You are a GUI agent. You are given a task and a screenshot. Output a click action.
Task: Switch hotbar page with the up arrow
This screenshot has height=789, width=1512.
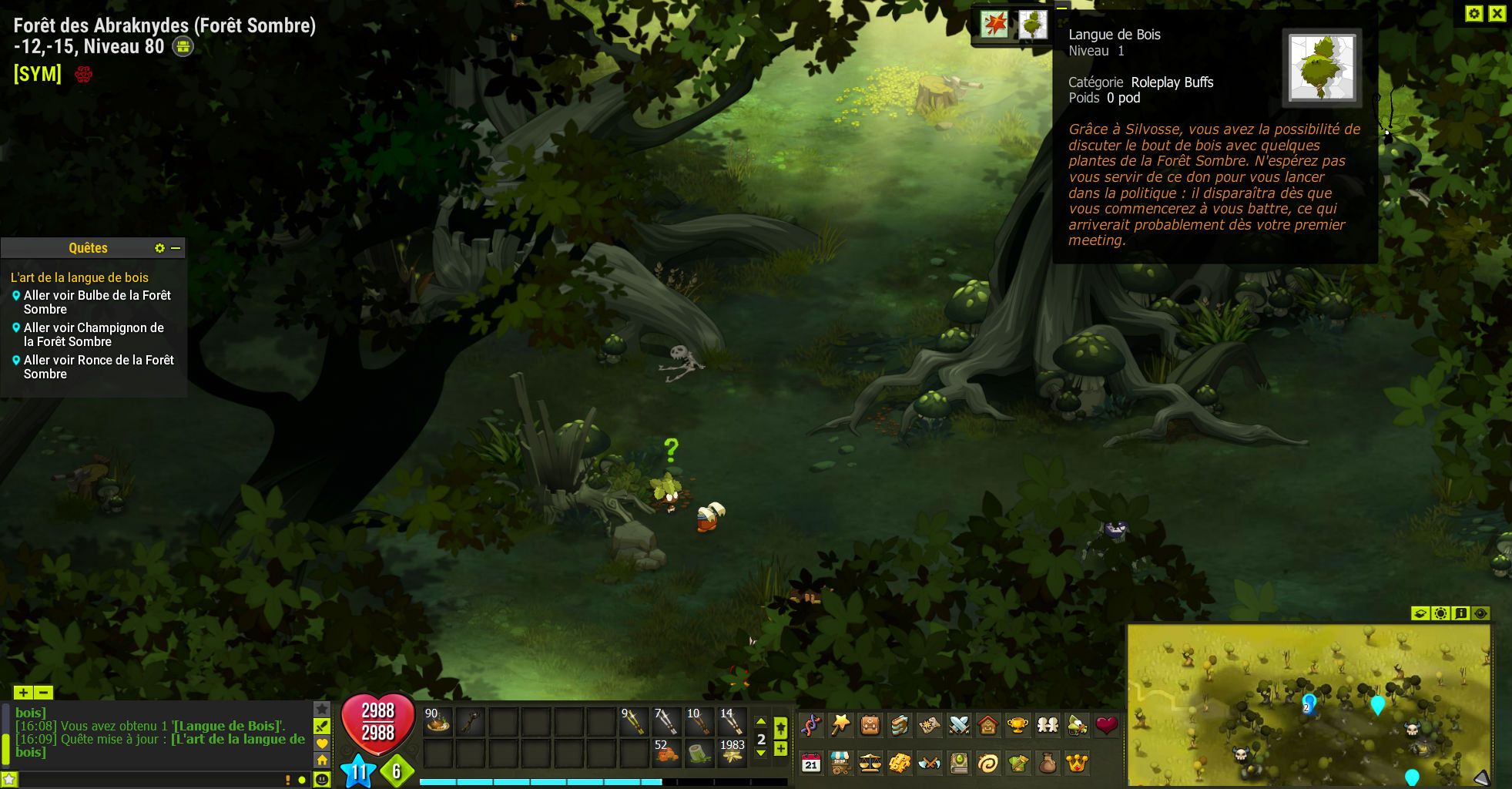761,722
